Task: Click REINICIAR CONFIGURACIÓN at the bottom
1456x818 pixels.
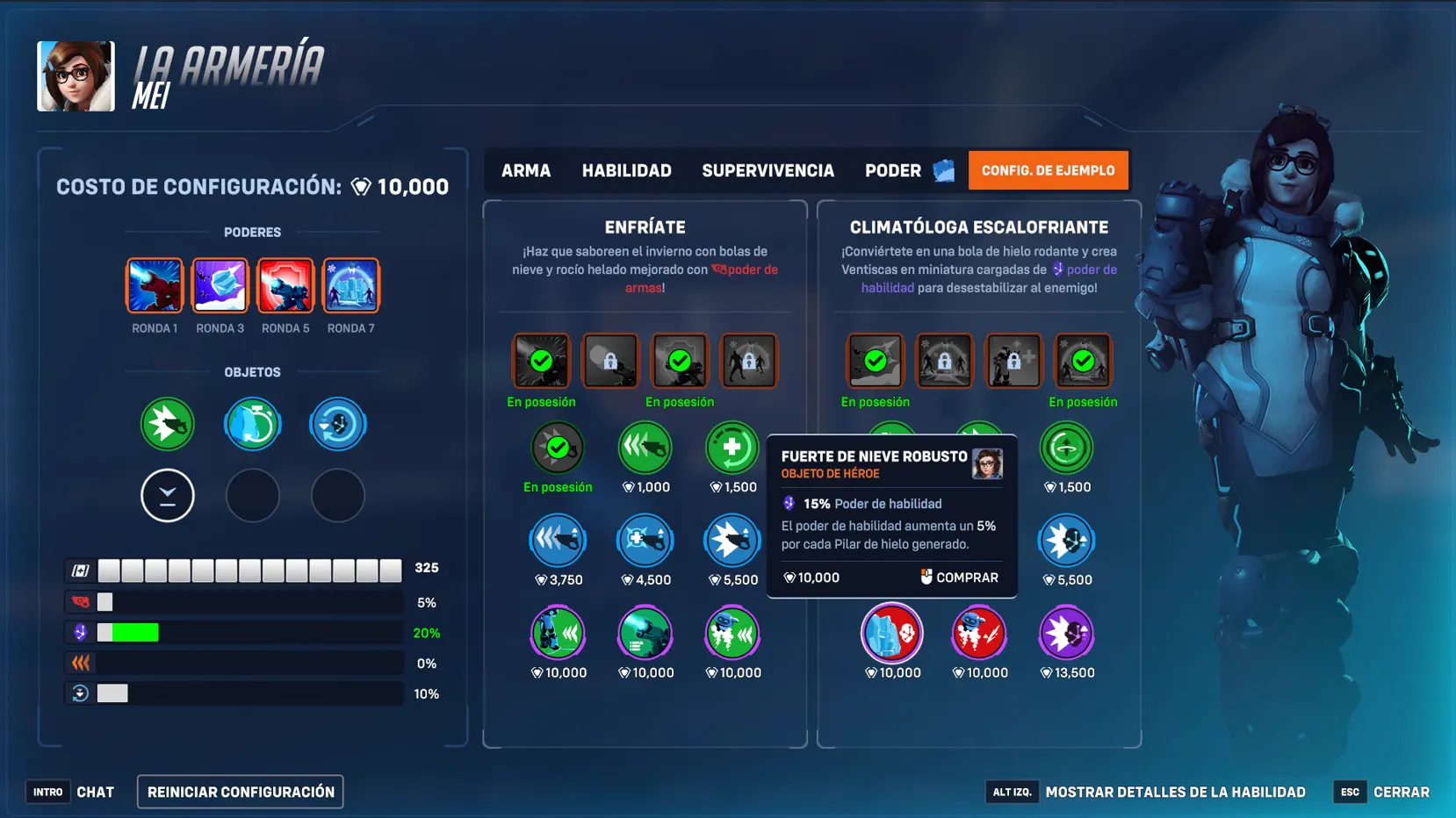Action: pos(239,791)
